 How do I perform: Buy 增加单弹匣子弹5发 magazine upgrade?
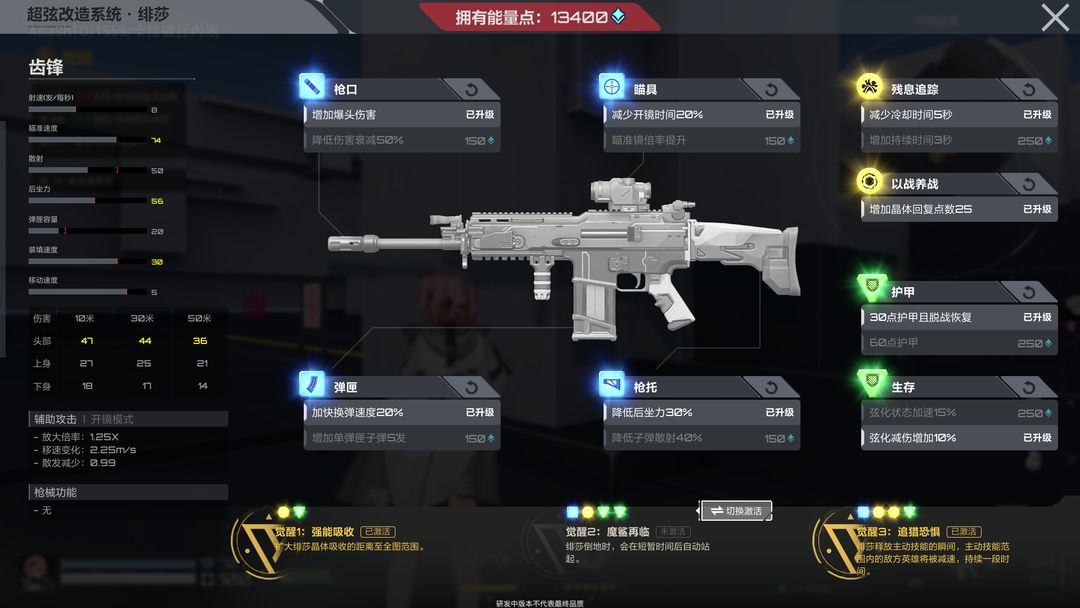401,438
